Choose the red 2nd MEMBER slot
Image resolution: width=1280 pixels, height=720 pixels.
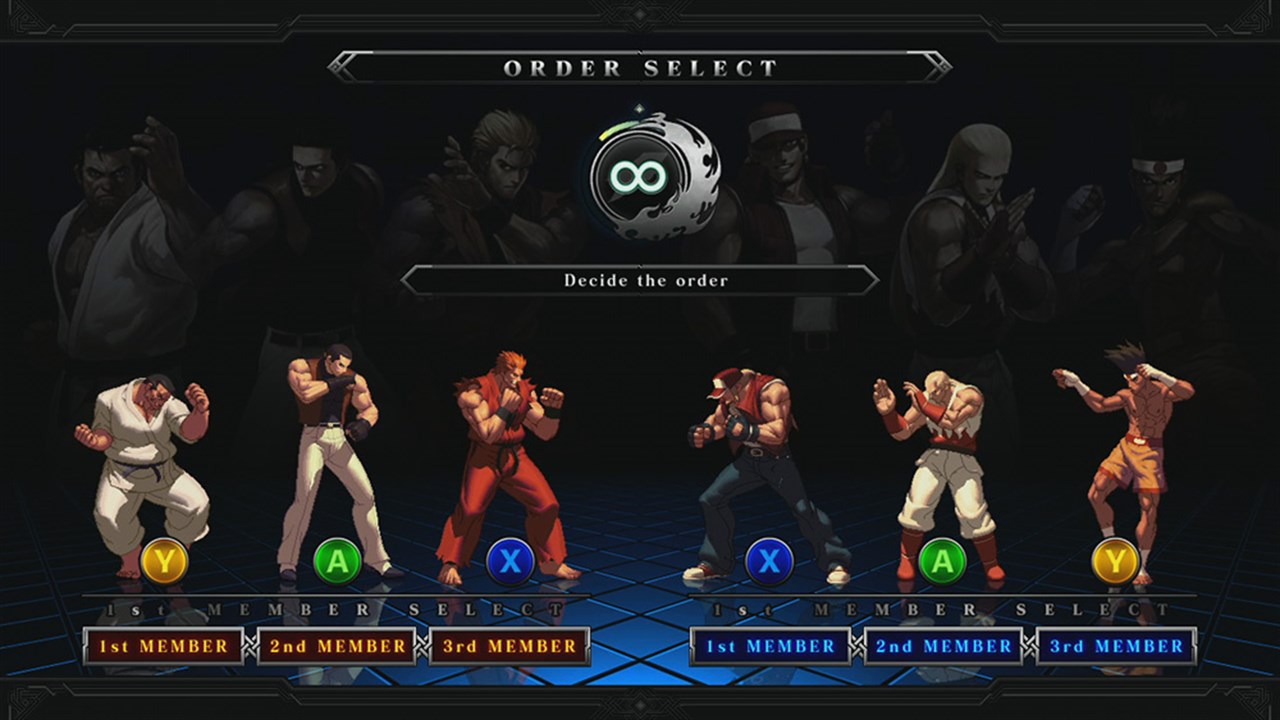[x=337, y=646]
